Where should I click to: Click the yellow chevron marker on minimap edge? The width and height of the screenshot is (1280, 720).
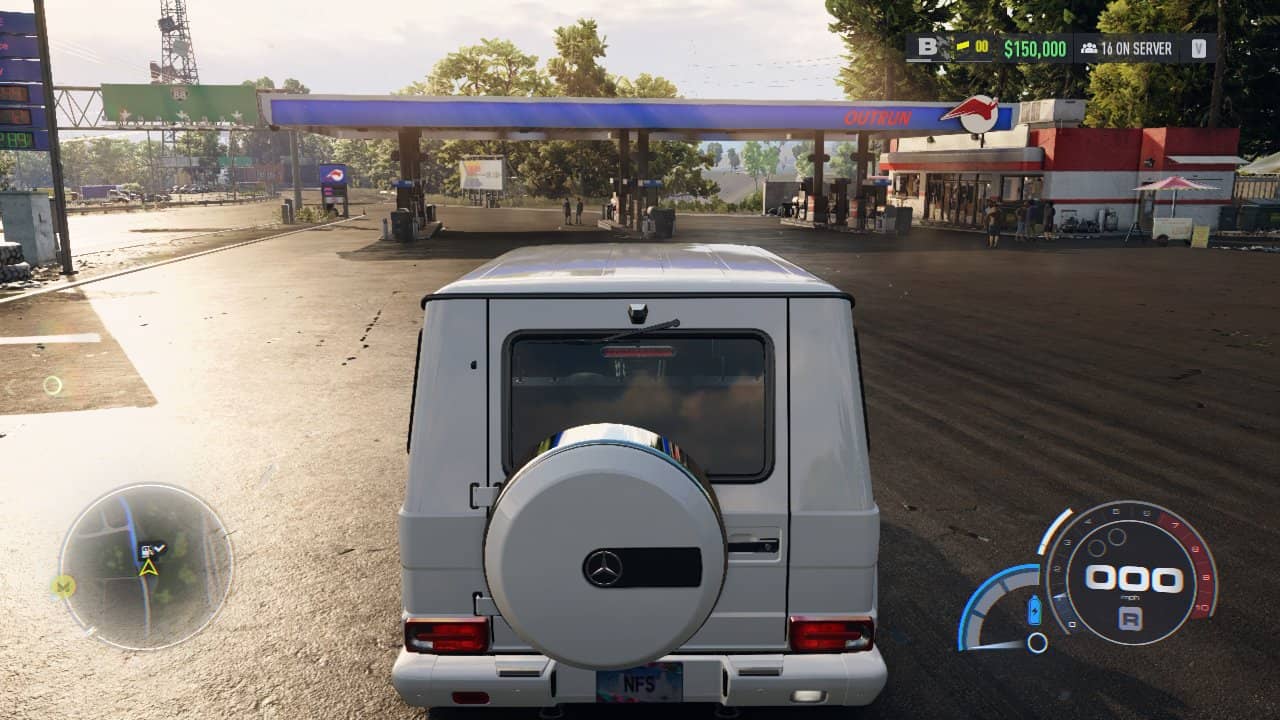point(64,586)
